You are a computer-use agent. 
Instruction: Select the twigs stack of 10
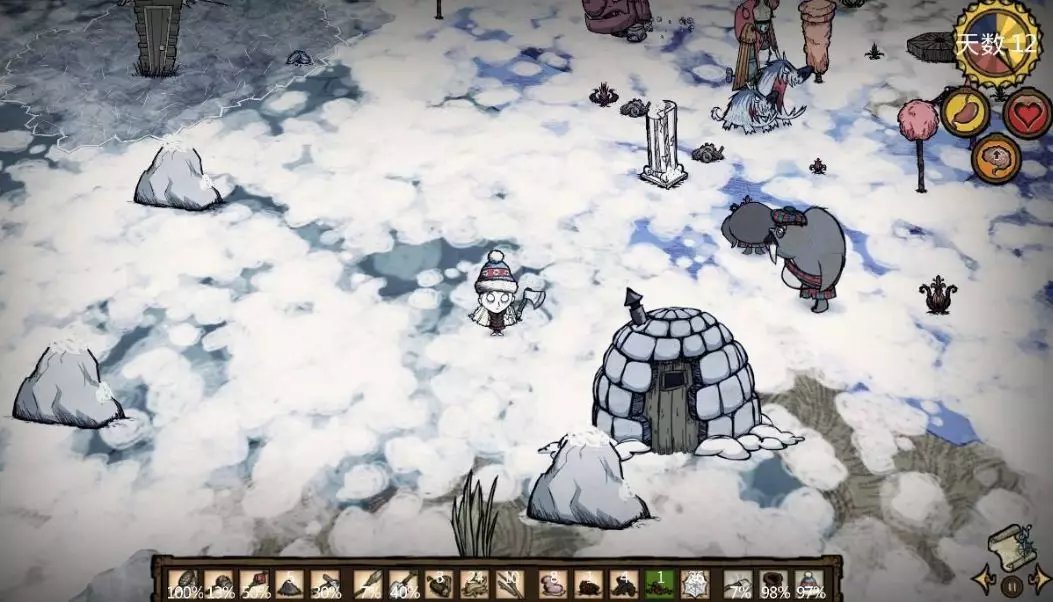tap(511, 583)
